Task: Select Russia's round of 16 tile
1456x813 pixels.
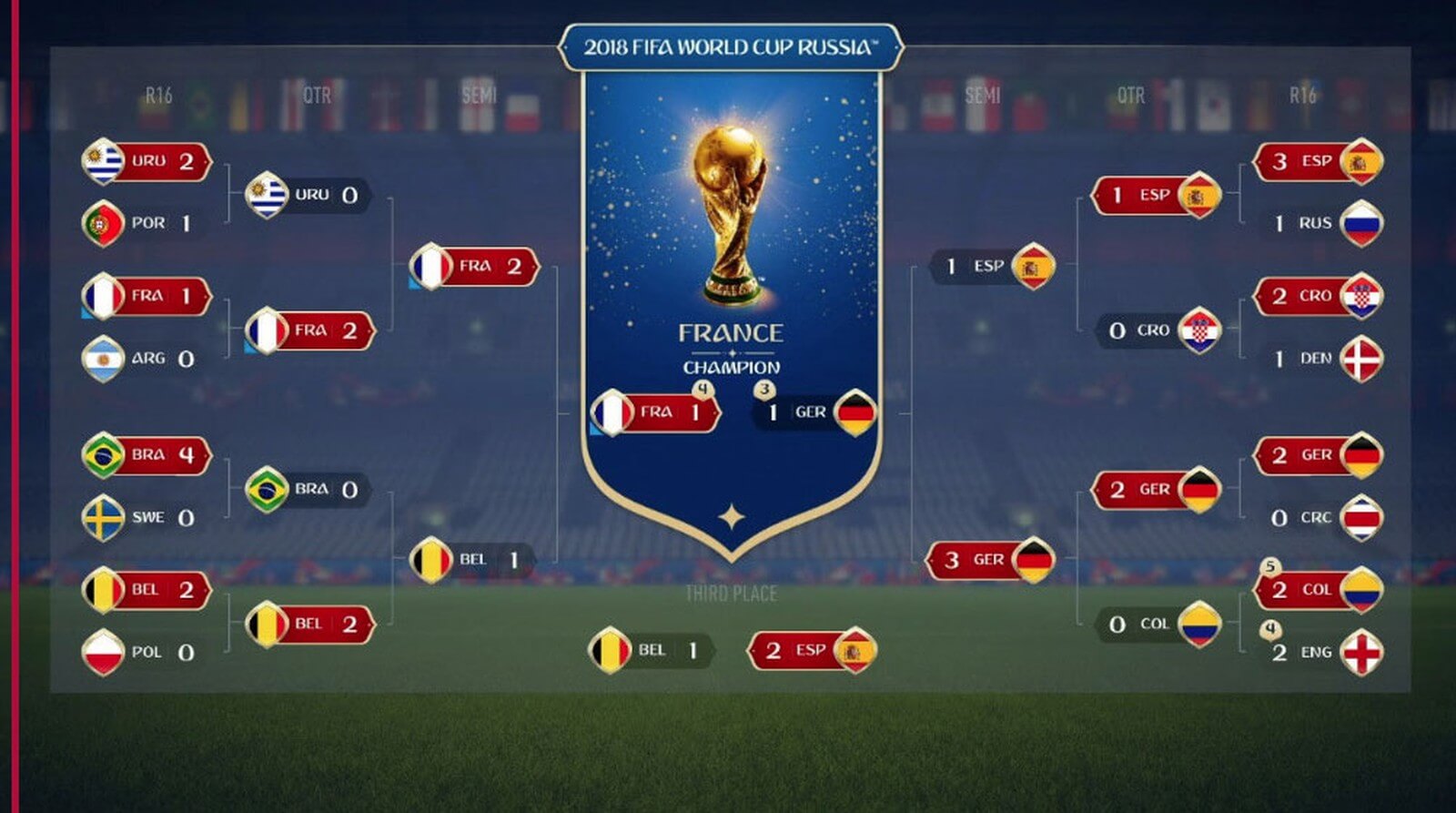Action: pyautogui.click(x=1324, y=223)
